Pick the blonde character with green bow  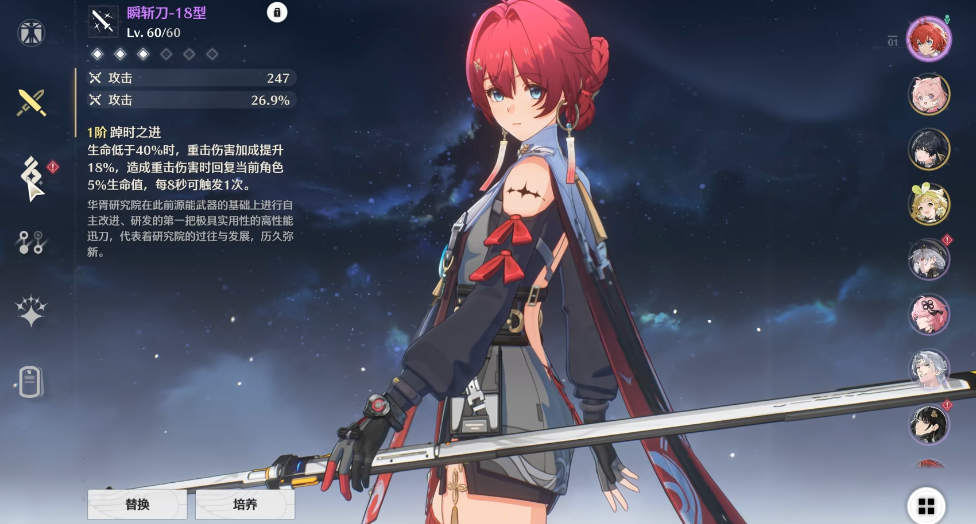(x=928, y=204)
